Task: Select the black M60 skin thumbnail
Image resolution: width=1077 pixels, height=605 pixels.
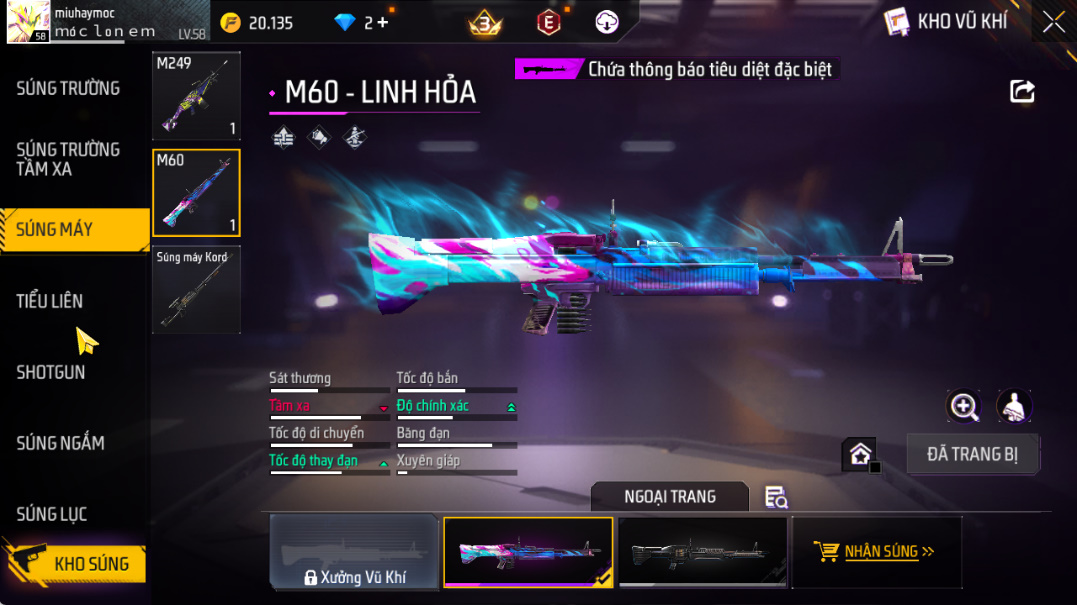Action: click(x=702, y=551)
